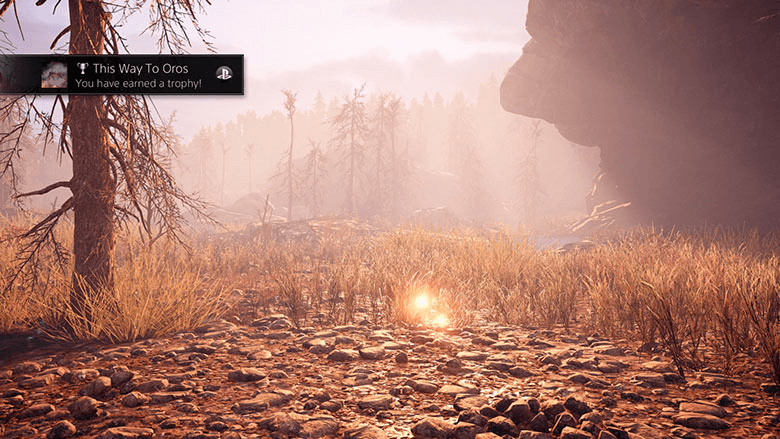780x439 pixels.
Task: Click the trophy notification's thumbnail image
Action: (54, 75)
